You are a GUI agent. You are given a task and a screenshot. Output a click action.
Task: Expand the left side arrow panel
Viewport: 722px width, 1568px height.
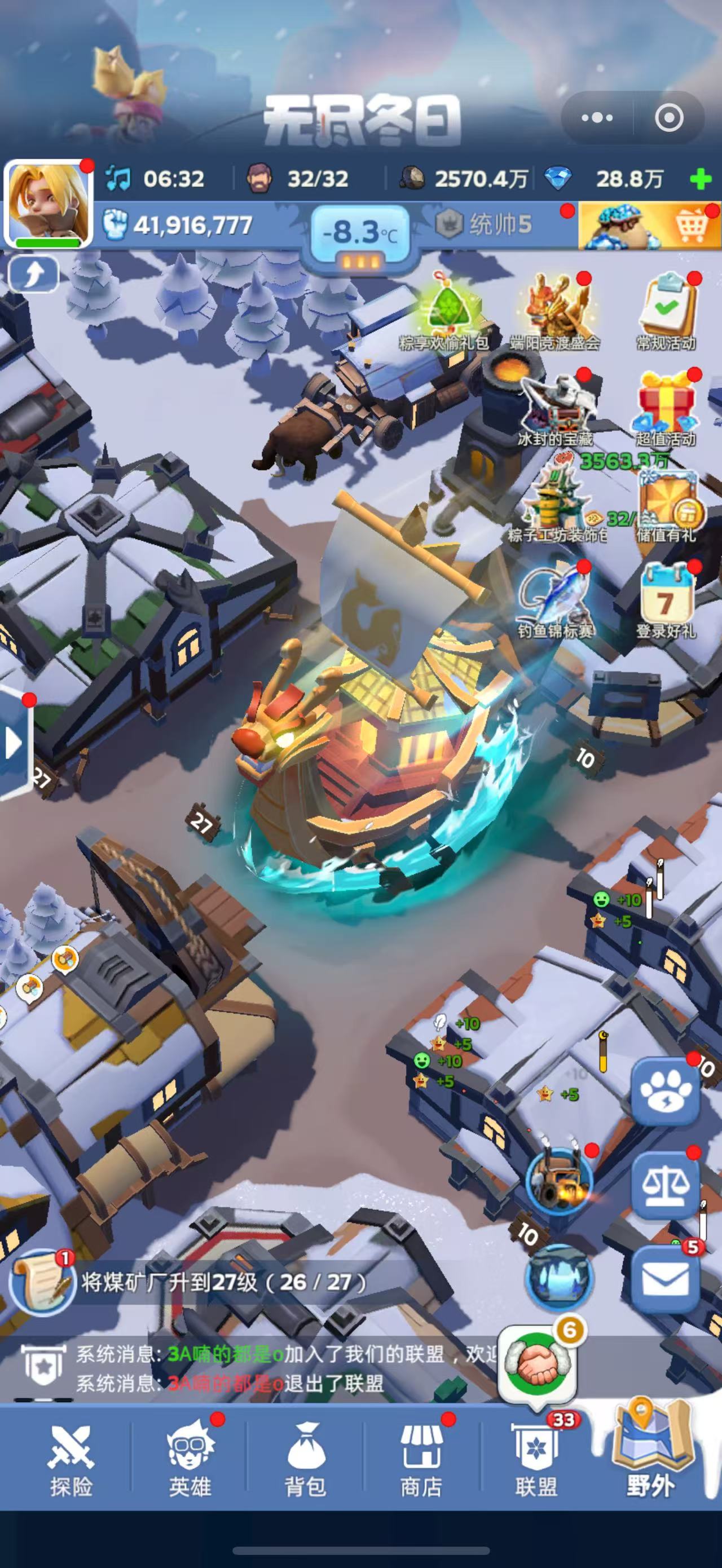click(x=14, y=743)
